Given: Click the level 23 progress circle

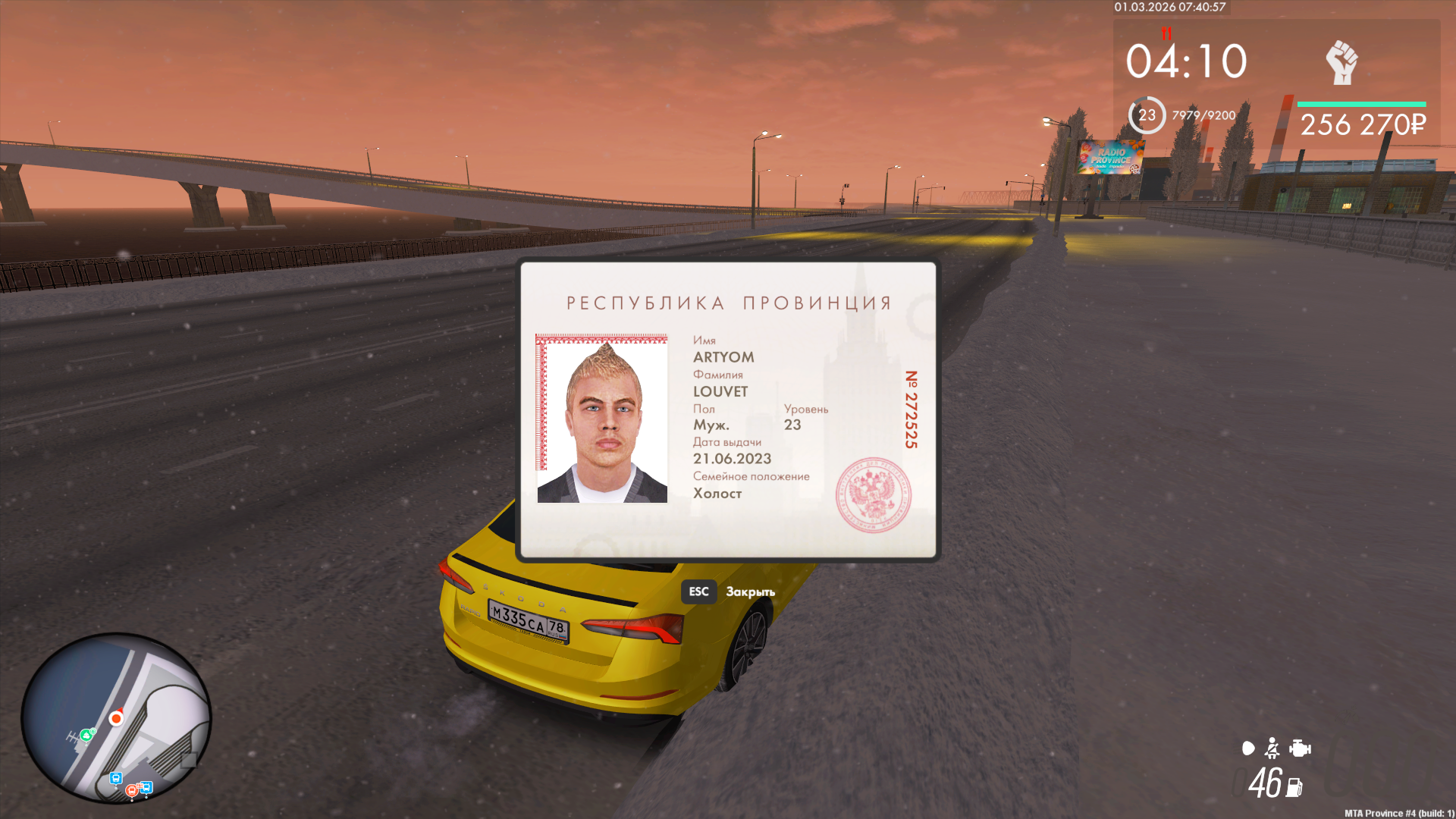Looking at the screenshot, I should [1147, 115].
